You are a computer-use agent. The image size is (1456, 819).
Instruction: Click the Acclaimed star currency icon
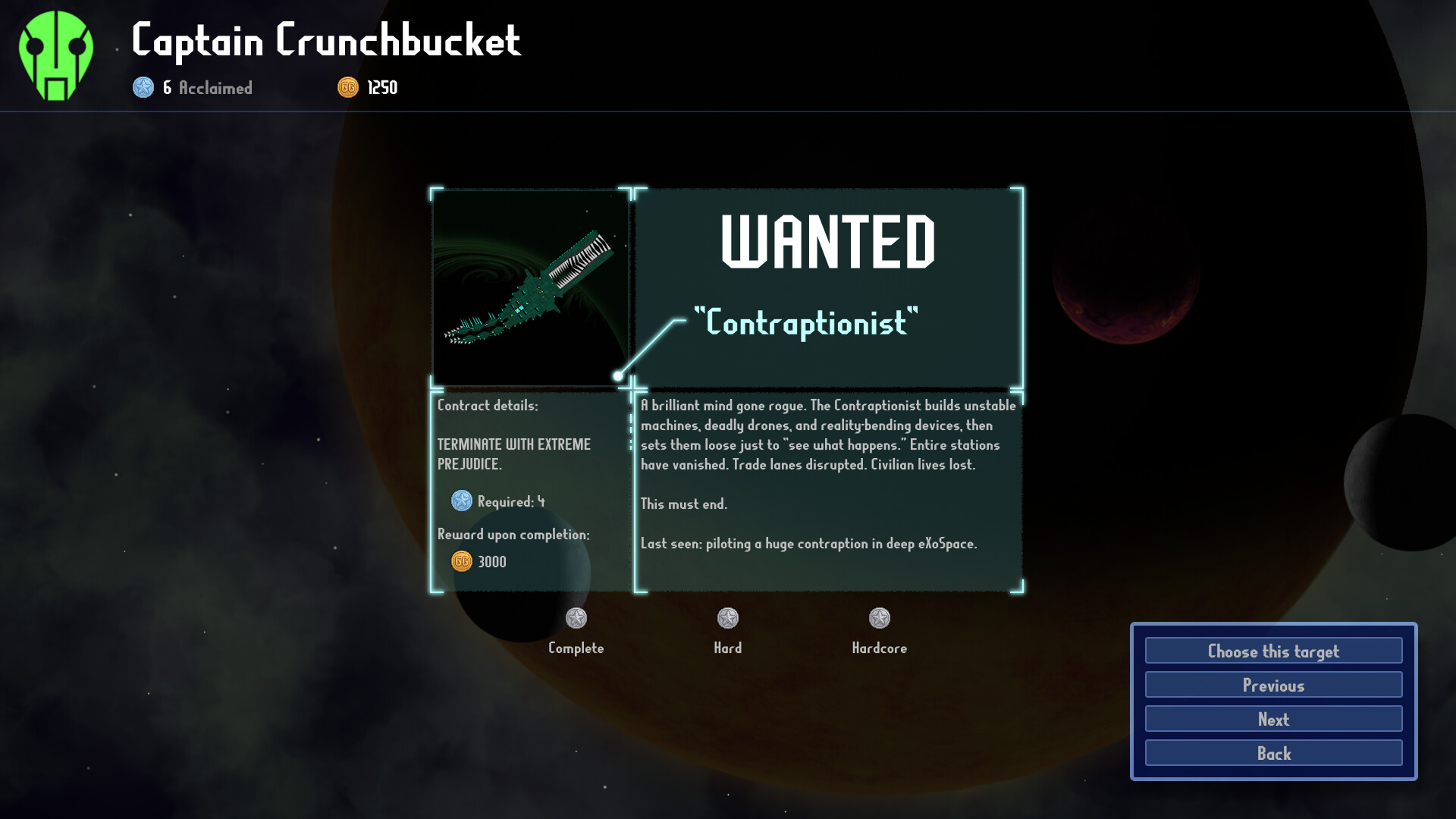(x=143, y=88)
